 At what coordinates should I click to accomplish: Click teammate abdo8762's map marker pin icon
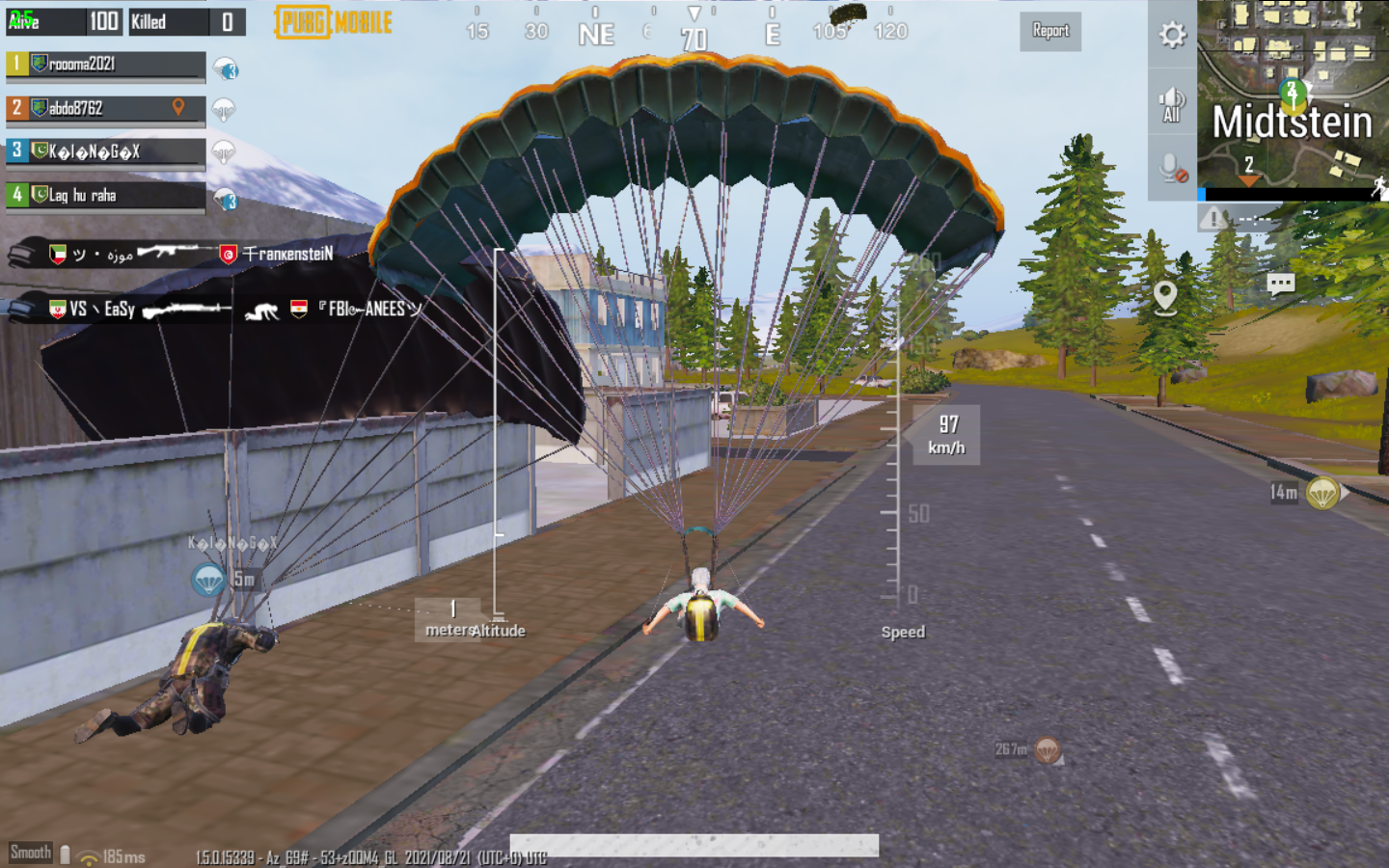[x=178, y=108]
